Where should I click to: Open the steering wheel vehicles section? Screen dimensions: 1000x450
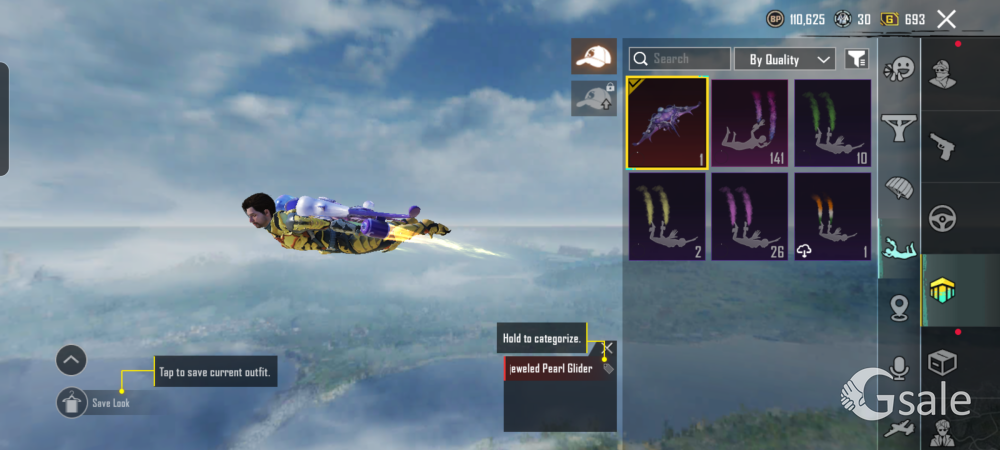point(943,218)
